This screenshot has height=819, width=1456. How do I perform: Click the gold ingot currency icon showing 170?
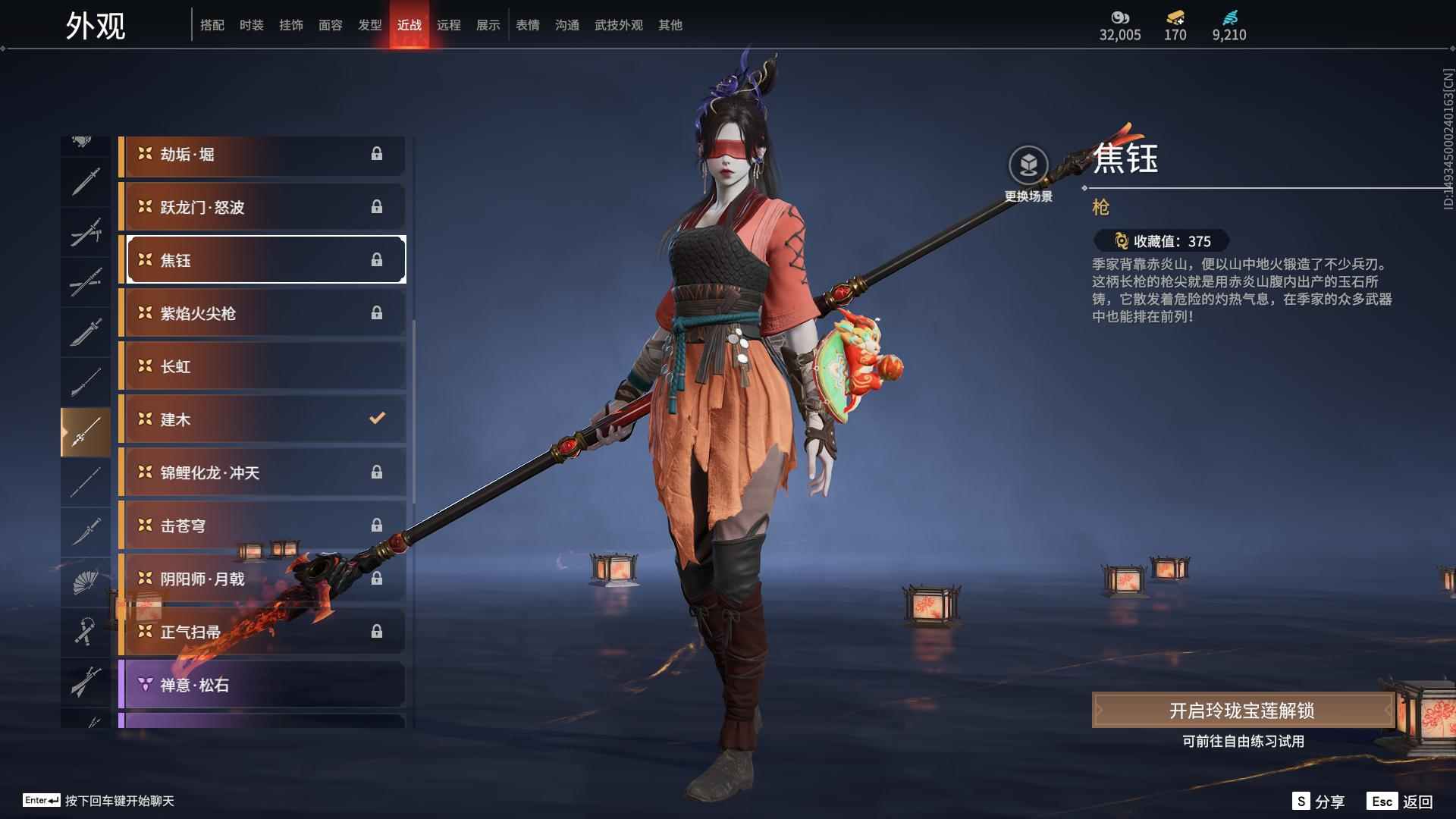[x=1174, y=17]
